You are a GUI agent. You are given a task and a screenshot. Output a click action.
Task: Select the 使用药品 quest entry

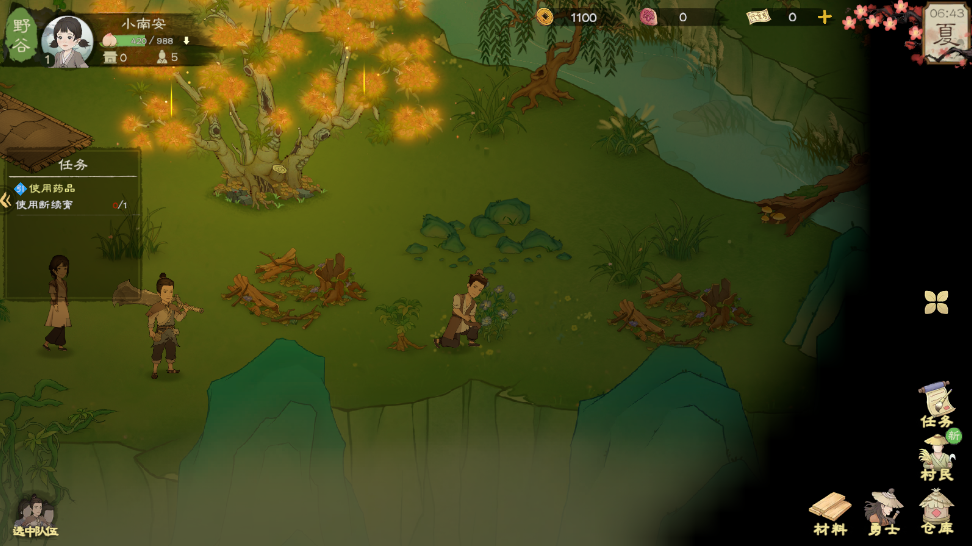tap(52, 188)
